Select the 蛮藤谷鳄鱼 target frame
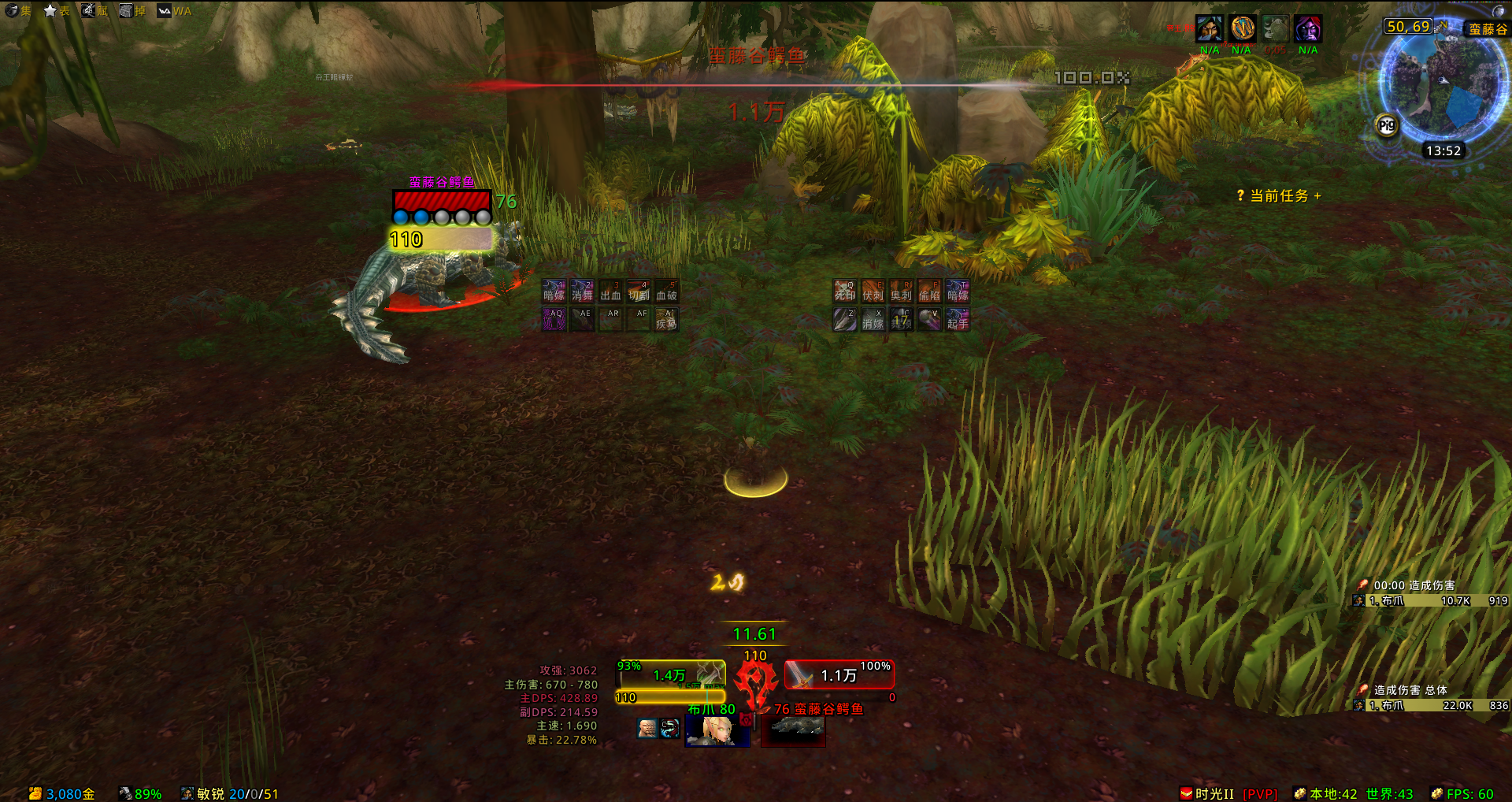 [839, 675]
